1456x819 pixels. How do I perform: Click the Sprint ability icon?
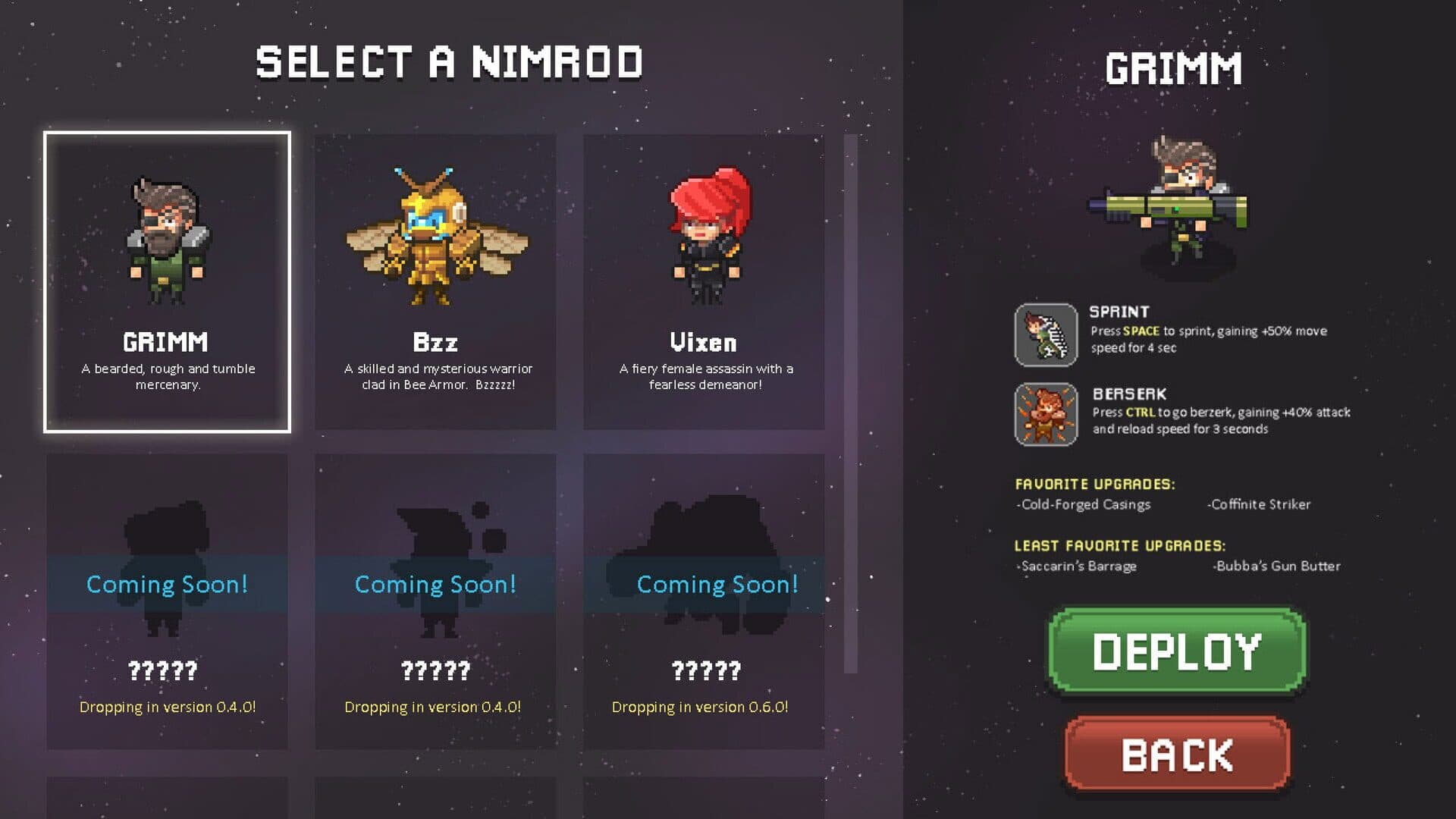(x=1045, y=334)
